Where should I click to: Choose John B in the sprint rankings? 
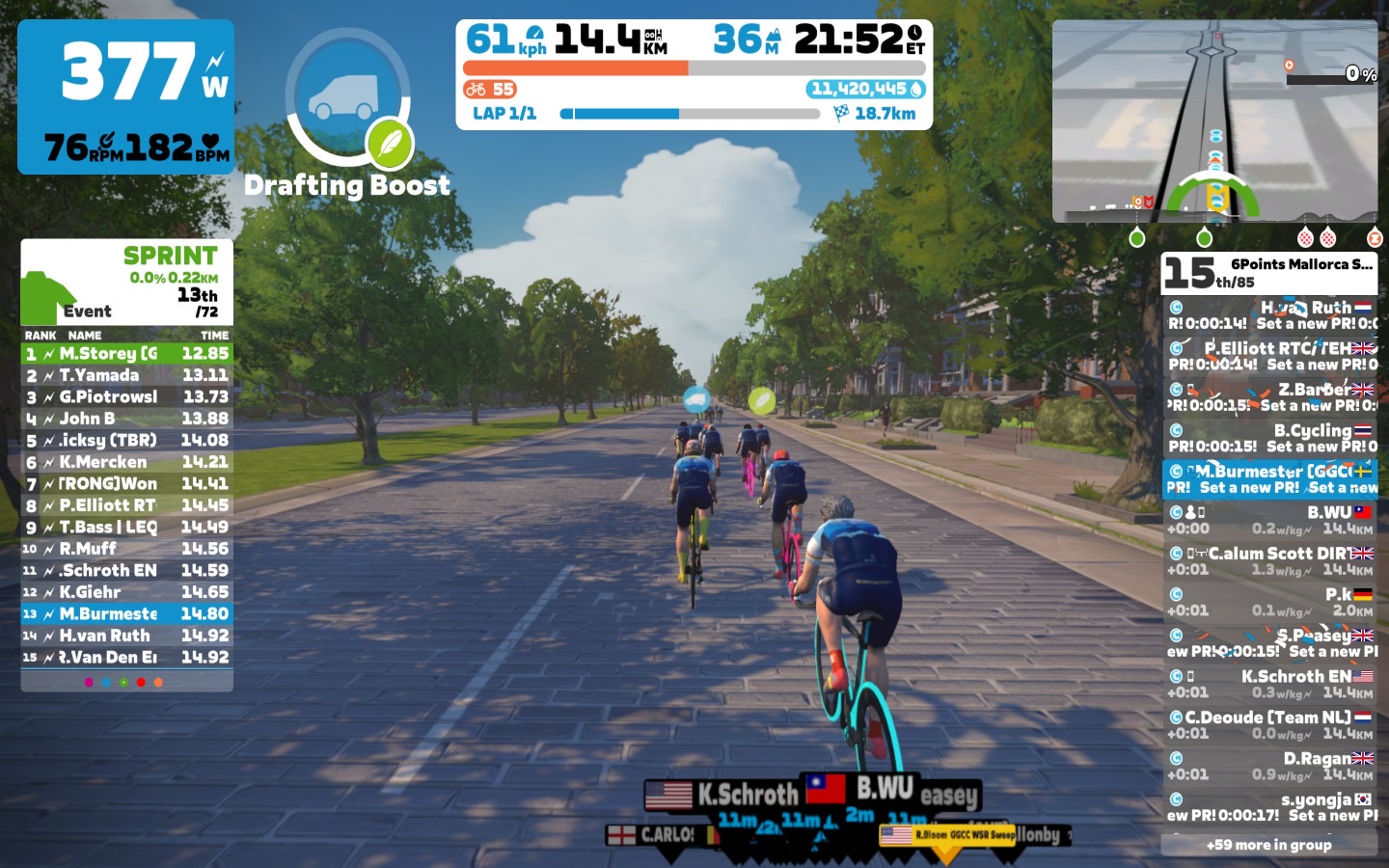[x=126, y=419]
